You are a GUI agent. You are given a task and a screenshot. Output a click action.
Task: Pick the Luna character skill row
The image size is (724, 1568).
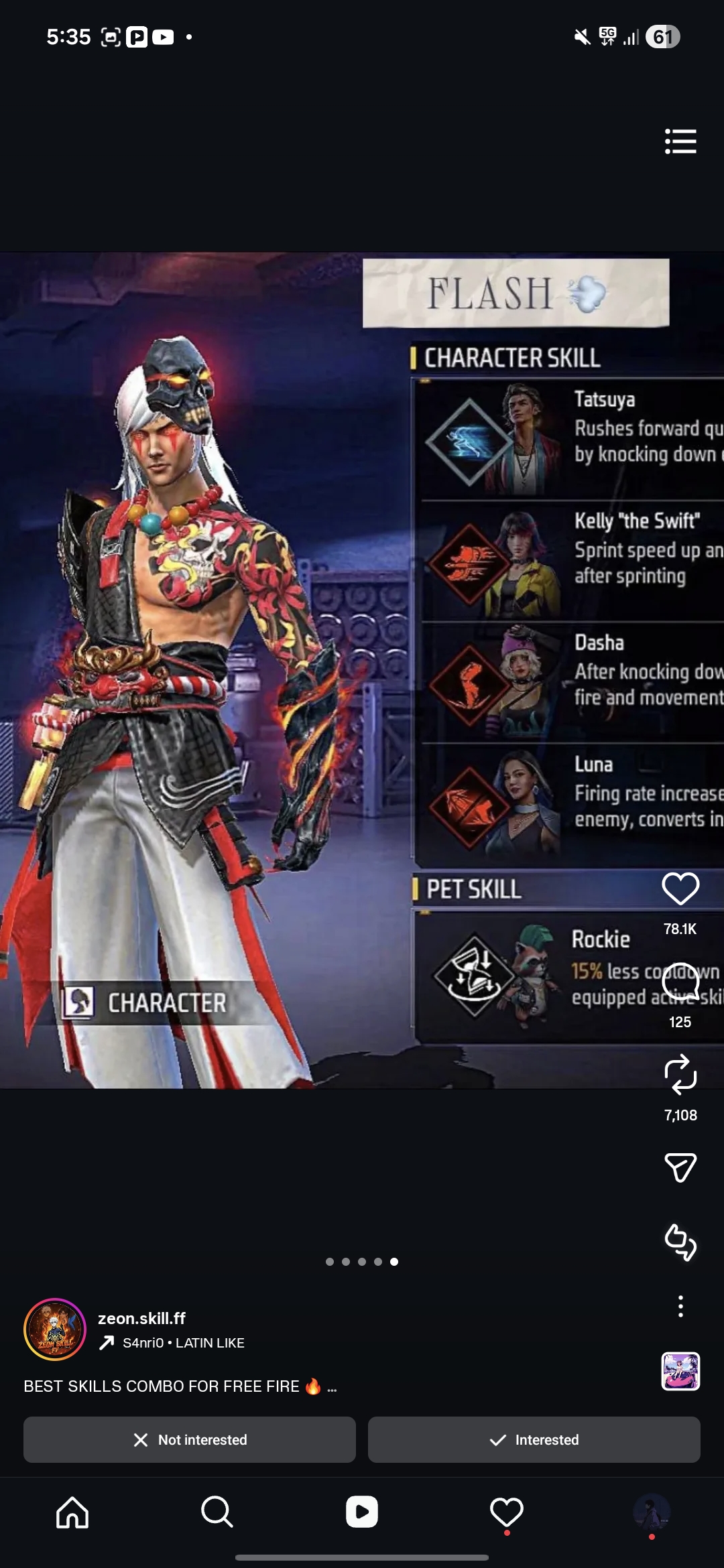click(x=570, y=804)
